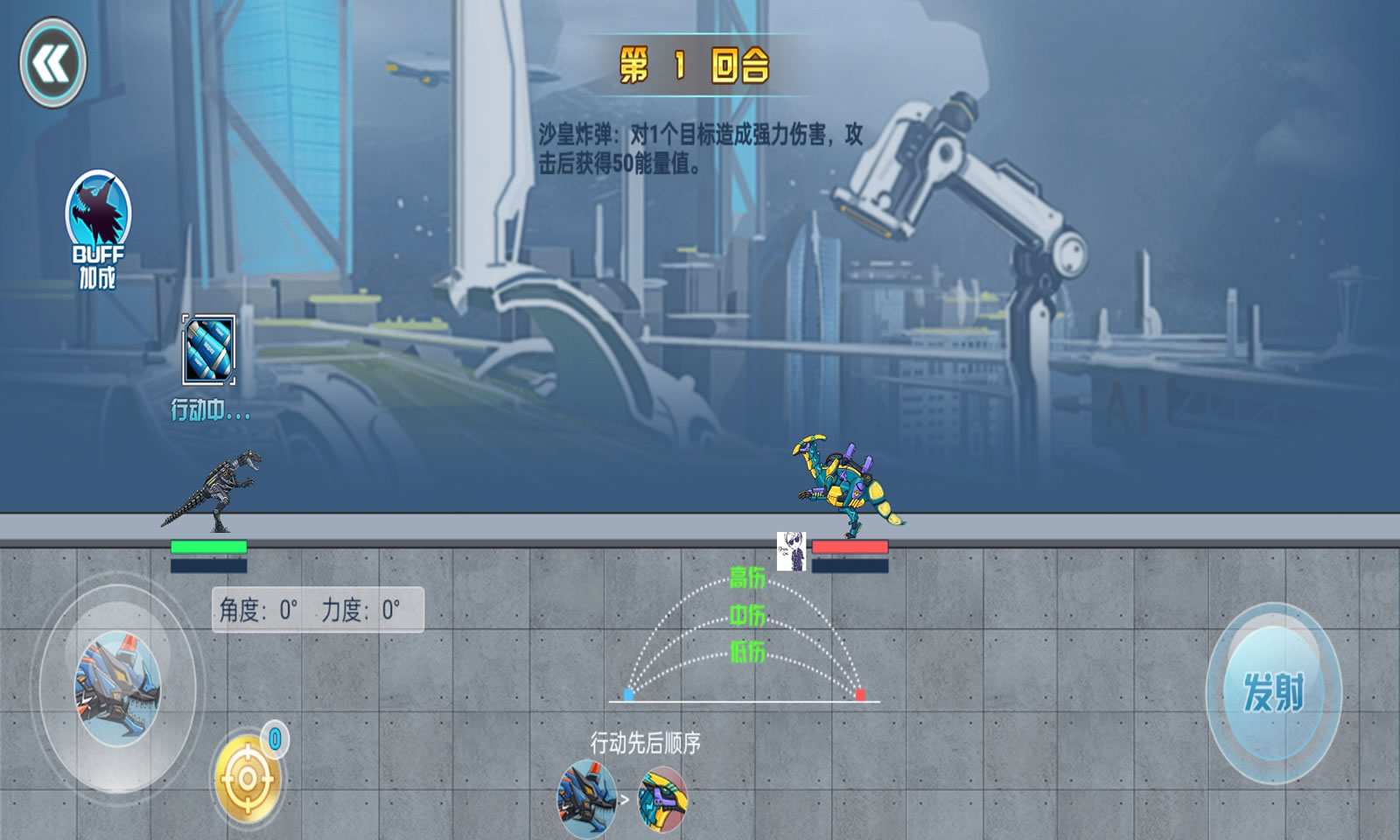Click the first dinosaur portrait in action order
Screen dimensions: 1400x840
(x=584, y=796)
